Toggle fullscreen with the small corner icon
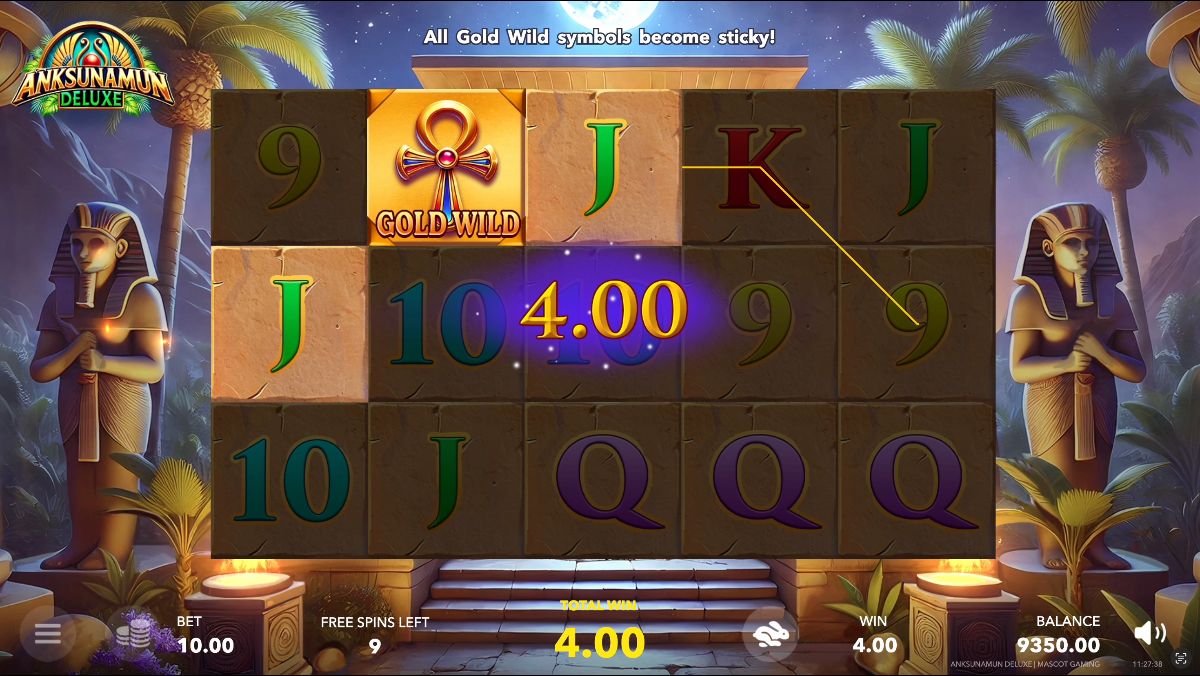The width and height of the screenshot is (1200, 676). tap(1181, 660)
